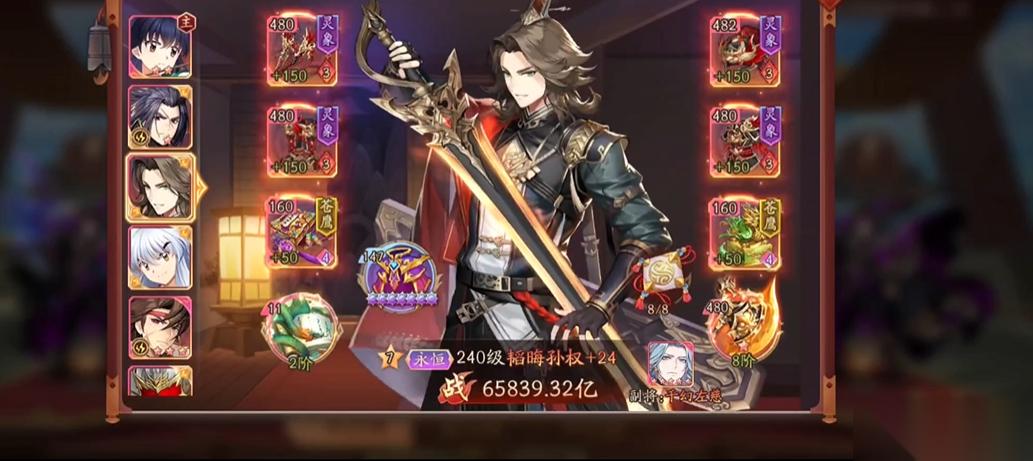
Task: Choose the spiky dark-haired hero portrait
Action: coord(160,116)
